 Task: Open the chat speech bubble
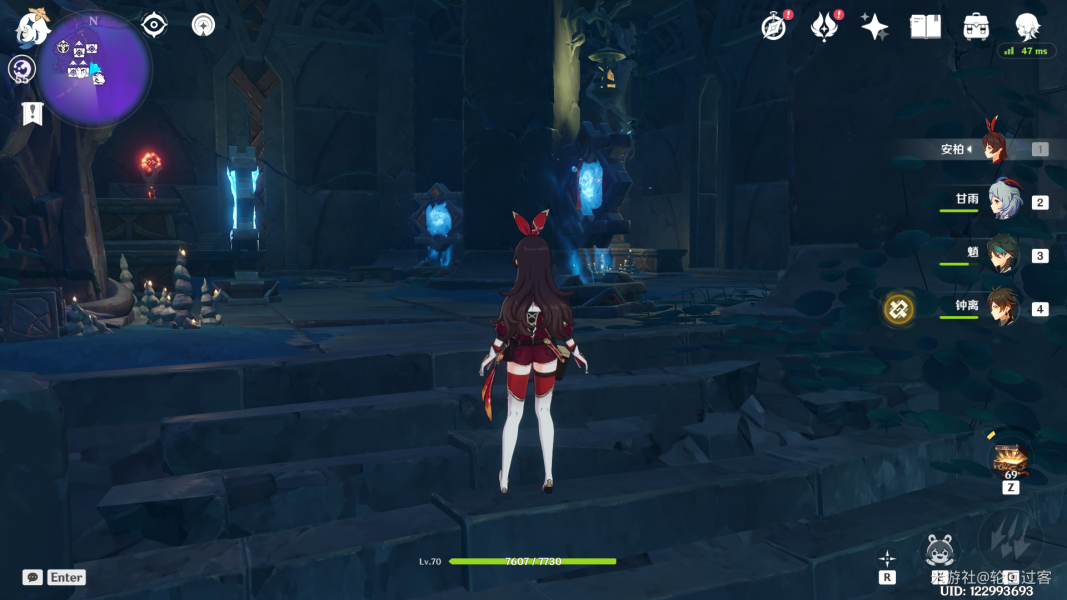(x=33, y=577)
